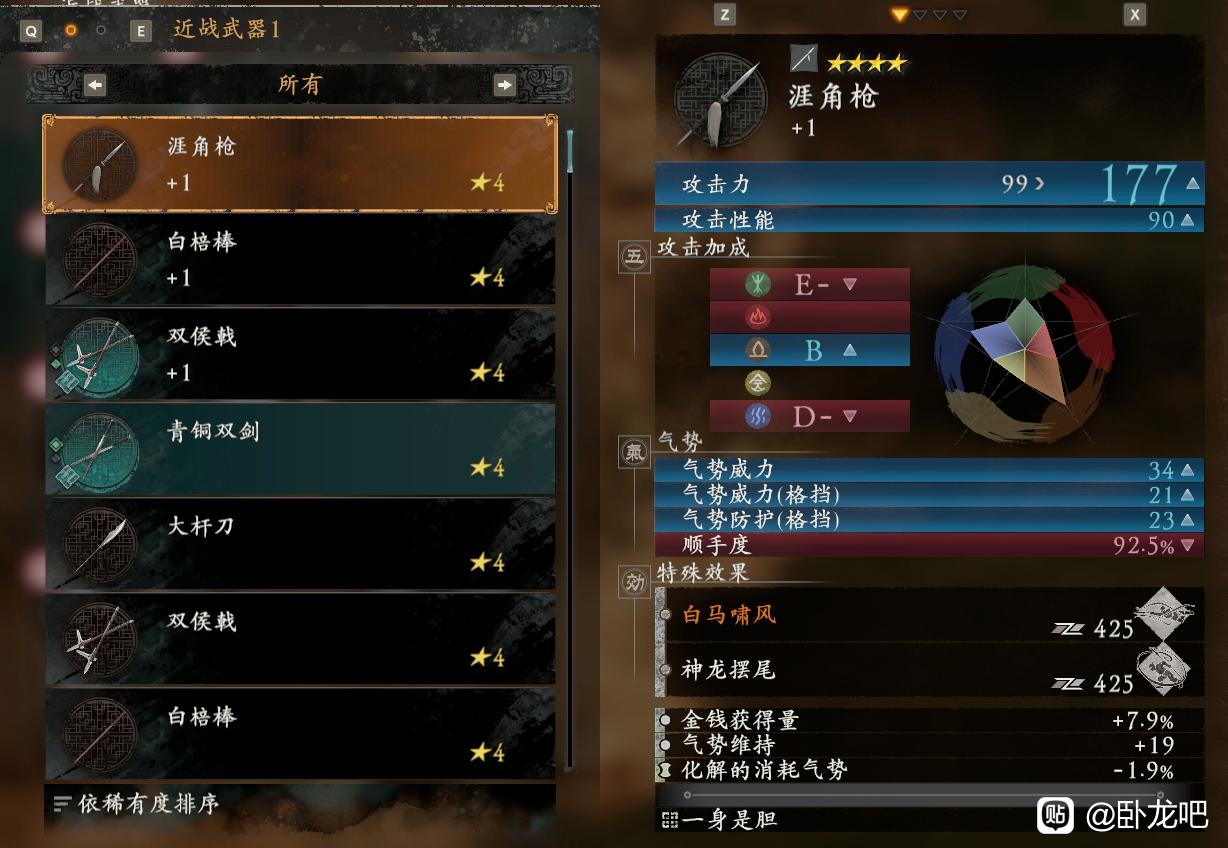Click the 金钱获得量 bonus row

(x=740, y=720)
